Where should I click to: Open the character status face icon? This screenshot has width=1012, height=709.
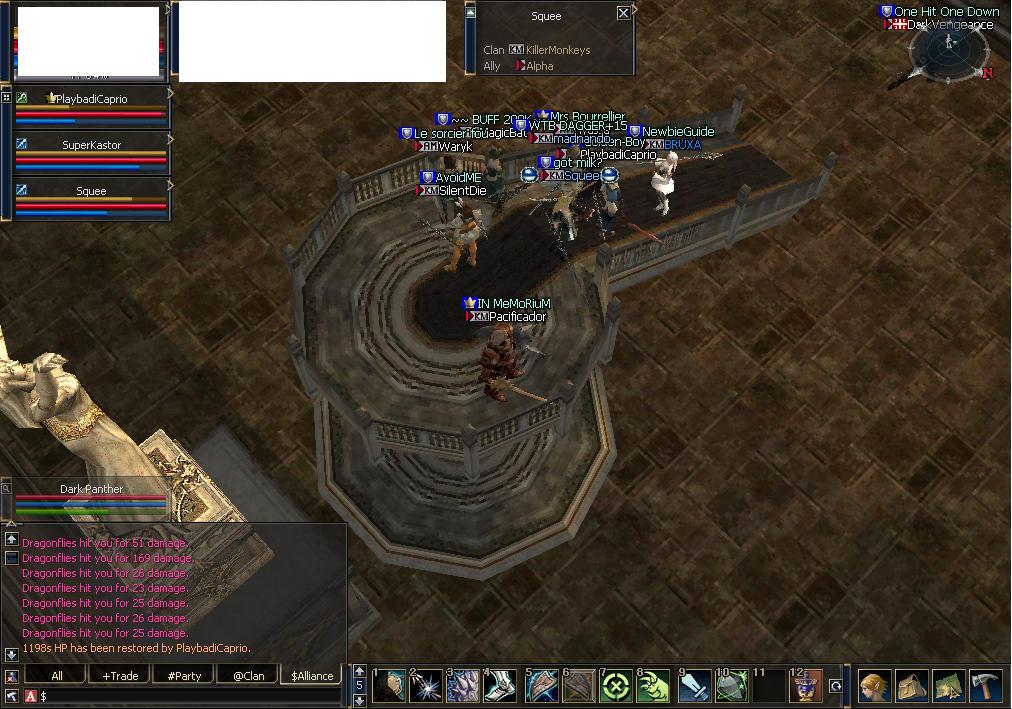point(873,687)
